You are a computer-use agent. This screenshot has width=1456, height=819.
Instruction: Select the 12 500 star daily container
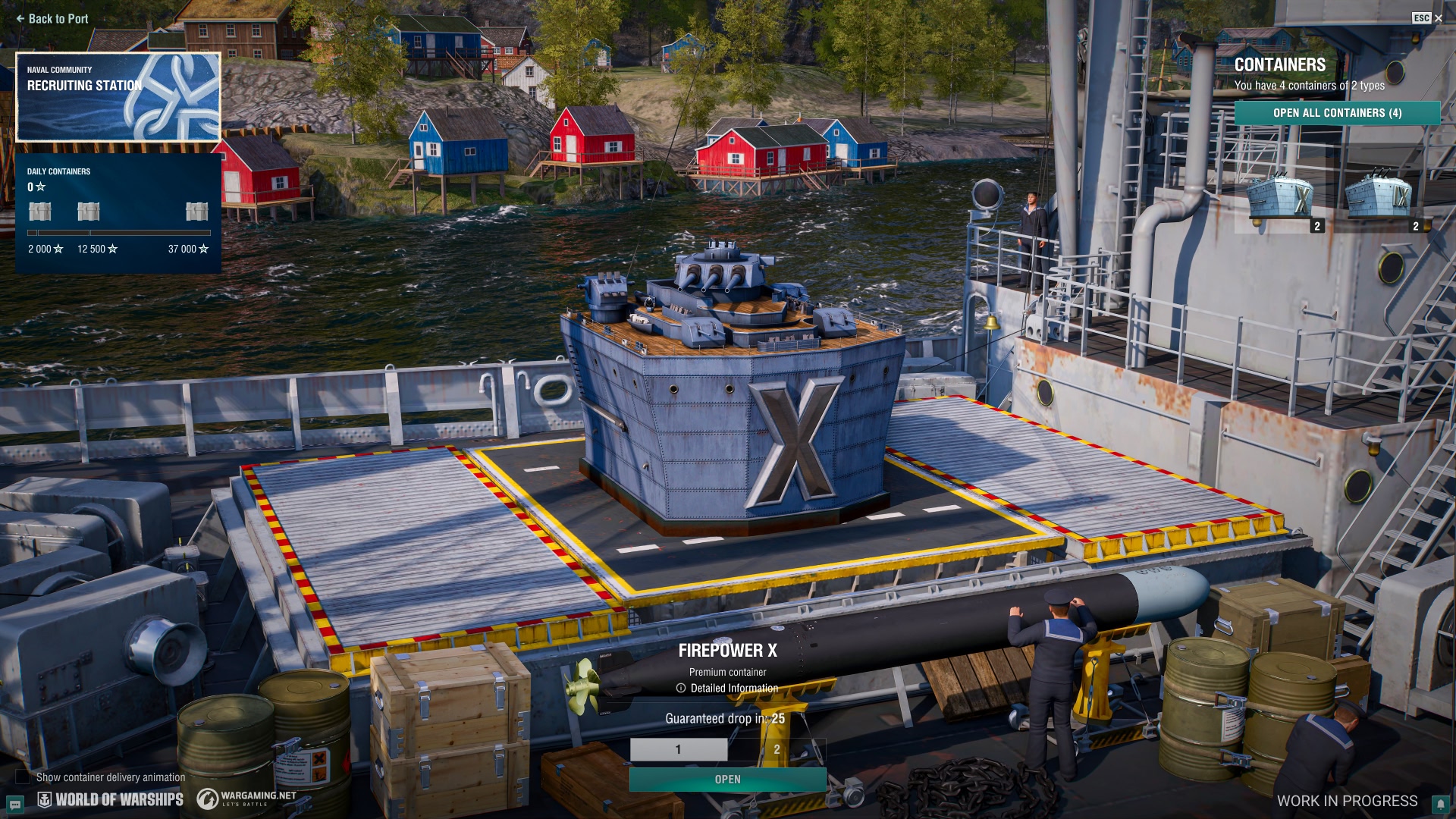point(89,212)
